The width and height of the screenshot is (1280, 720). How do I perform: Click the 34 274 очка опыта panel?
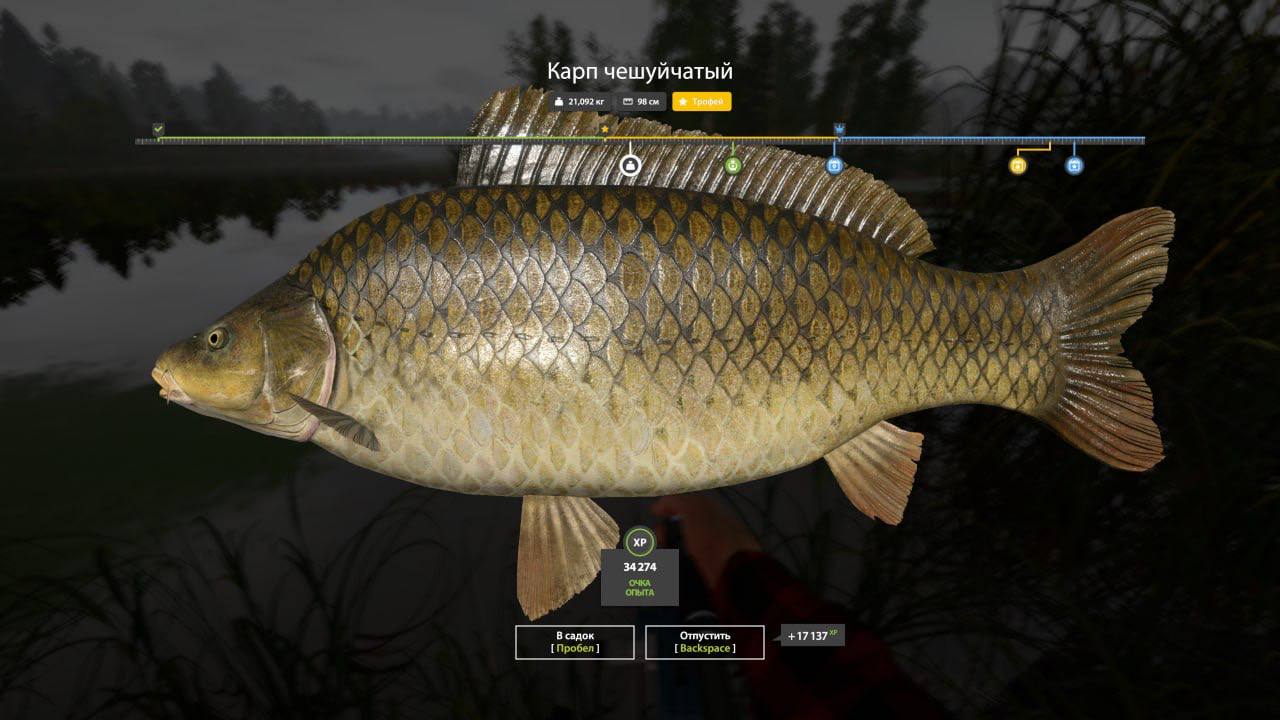tap(641, 576)
